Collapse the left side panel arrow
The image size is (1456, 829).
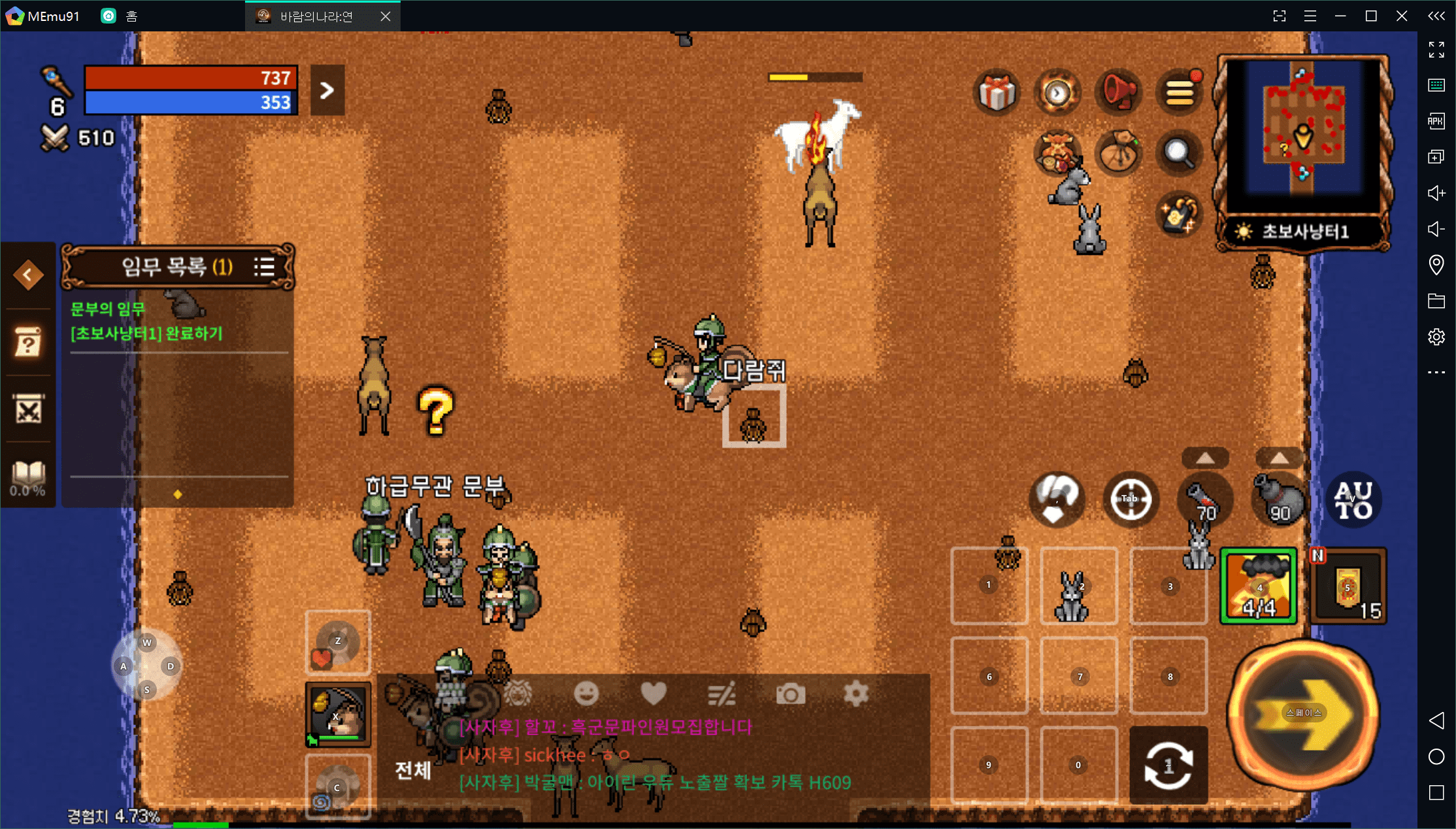click(x=28, y=275)
